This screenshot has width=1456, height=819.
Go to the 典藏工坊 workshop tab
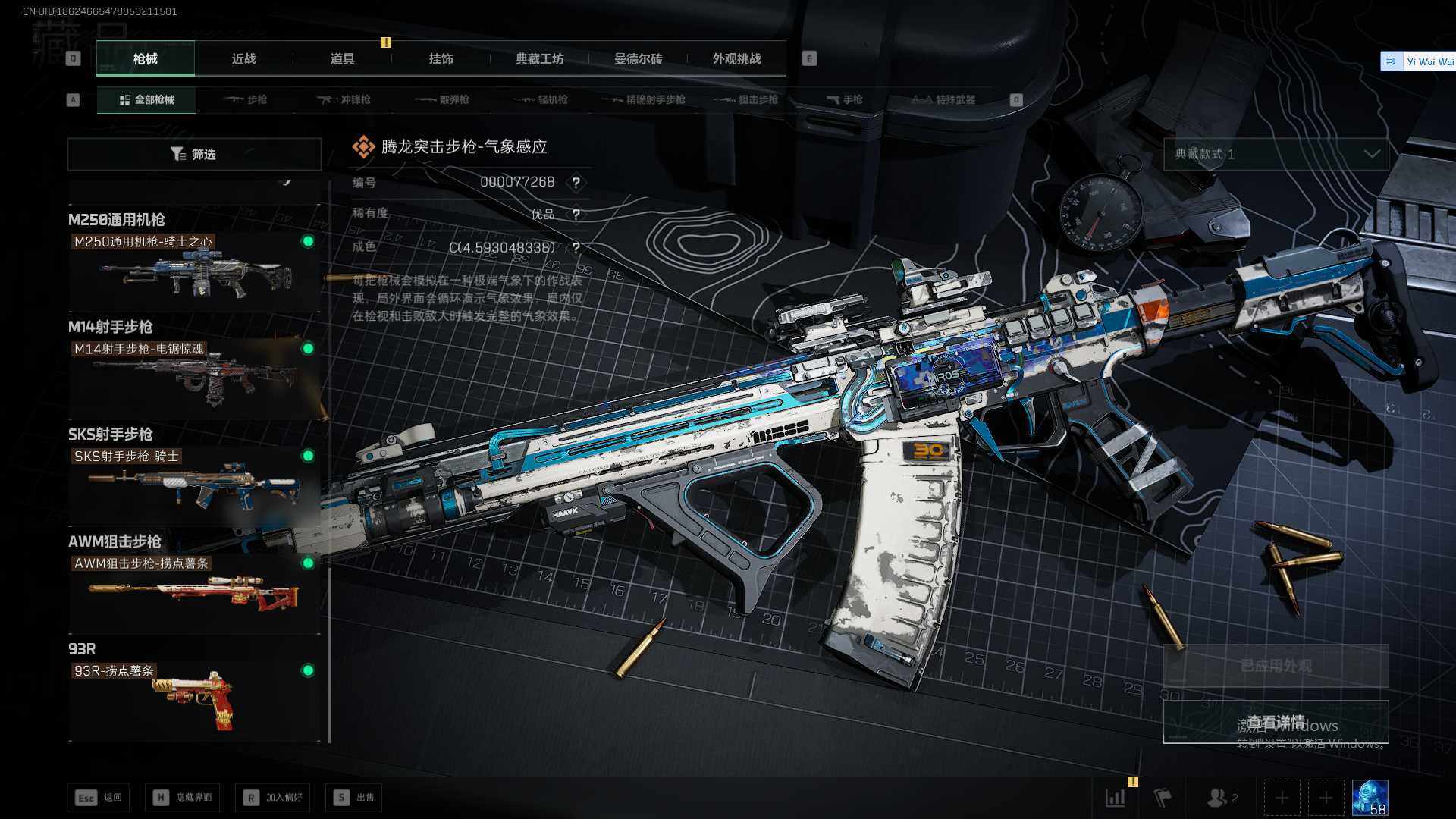click(539, 59)
